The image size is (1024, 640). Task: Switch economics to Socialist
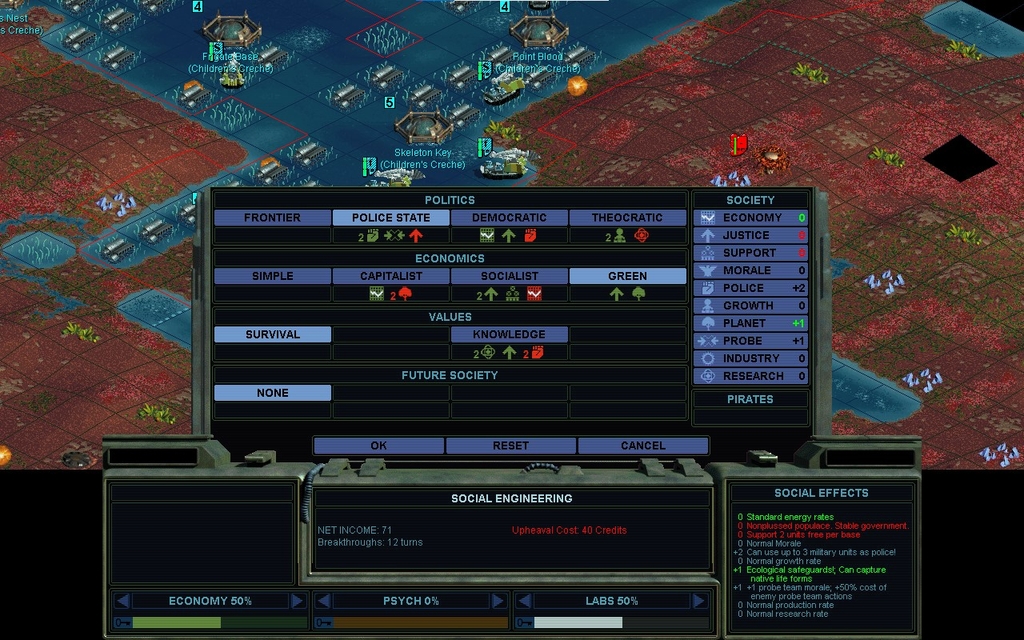point(509,276)
